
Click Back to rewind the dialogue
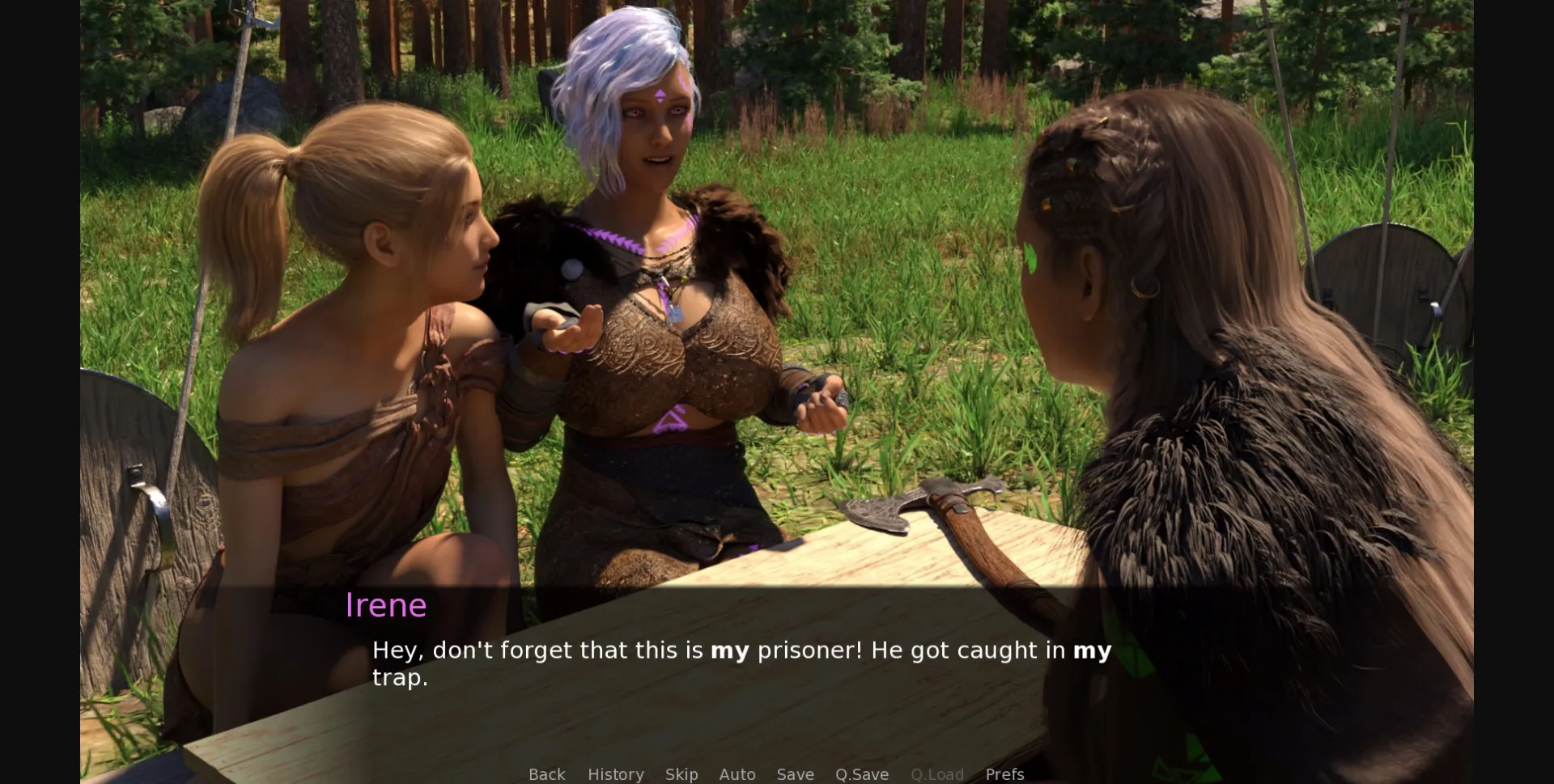pos(547,774)
